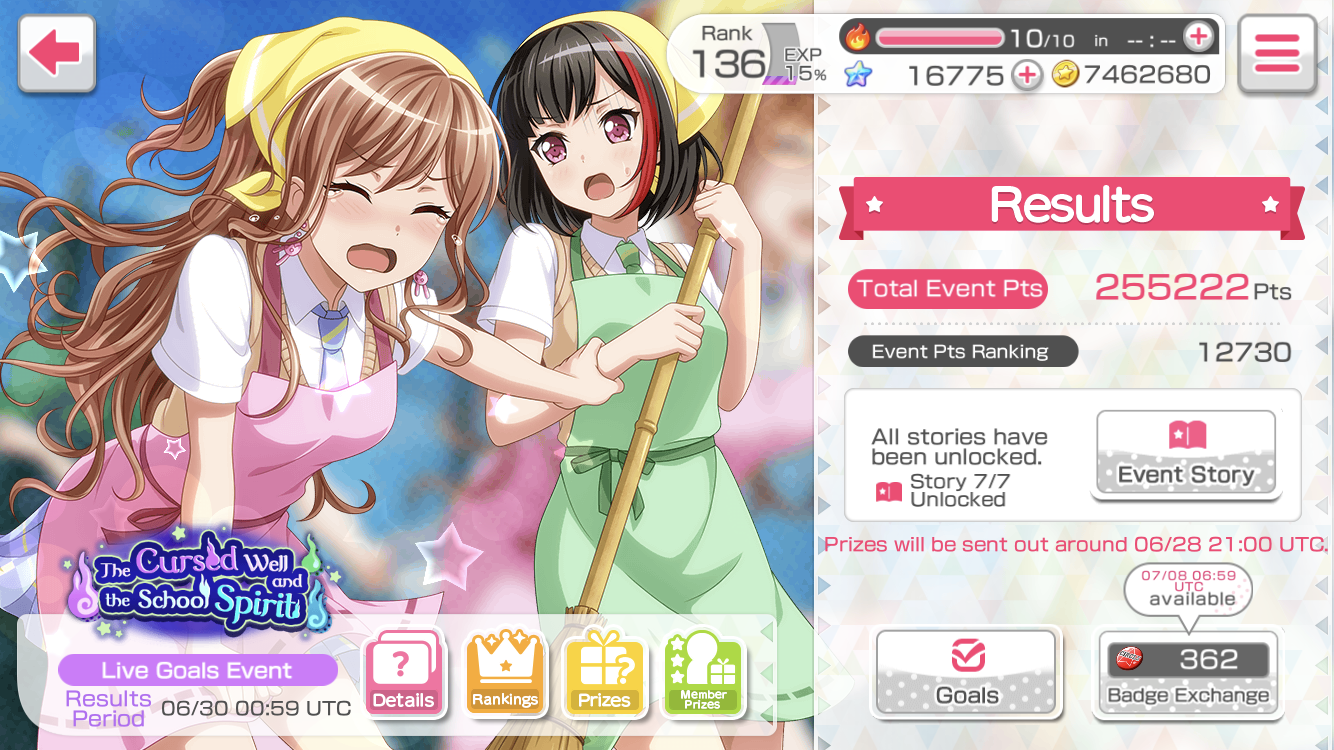1334x750 pixels.
Task: Add more flames with the plus button
Action: [1197, 38]
